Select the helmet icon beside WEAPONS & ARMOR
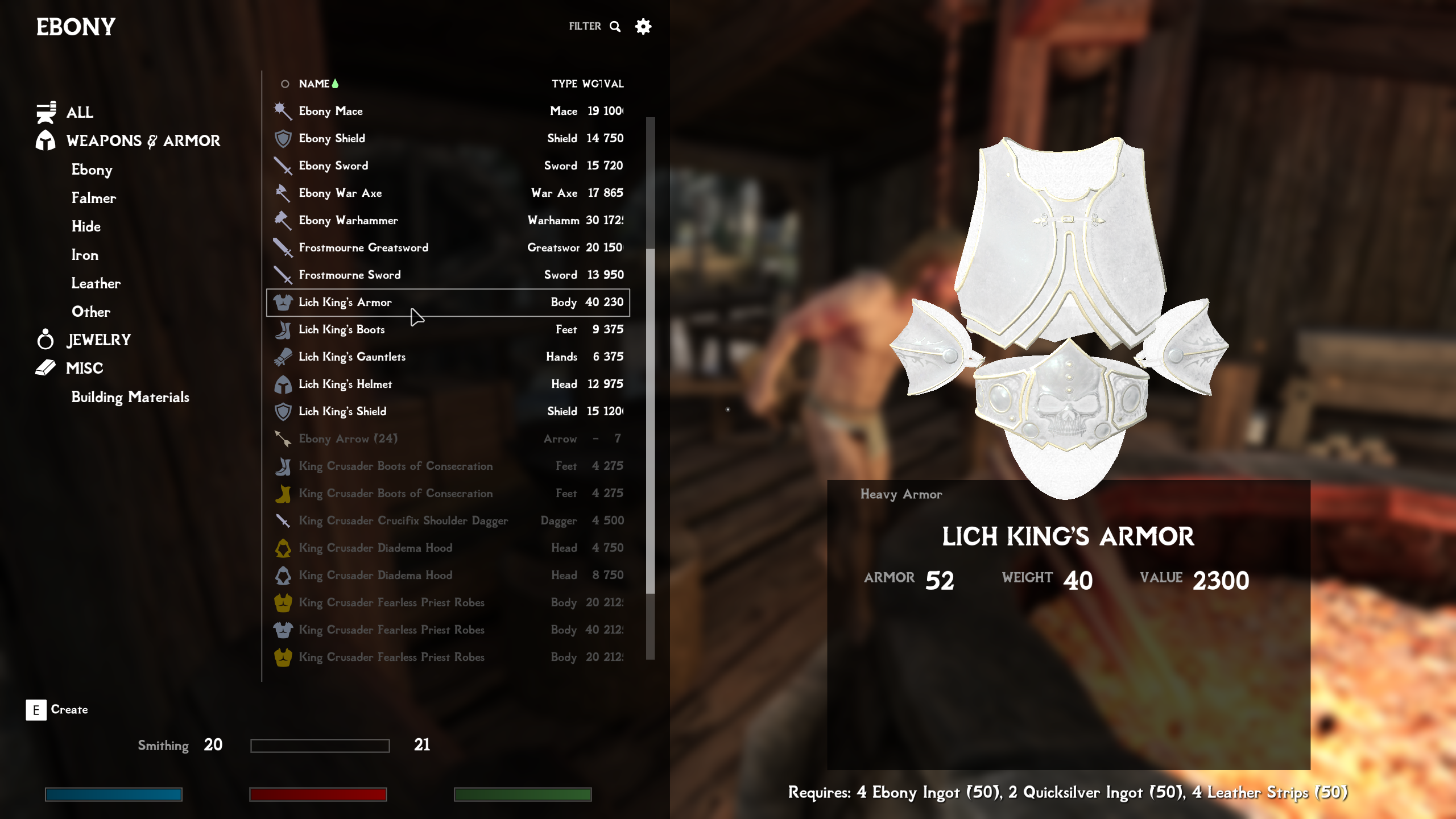The width and height of the screenshot is (1456, 819). [45, 140]
